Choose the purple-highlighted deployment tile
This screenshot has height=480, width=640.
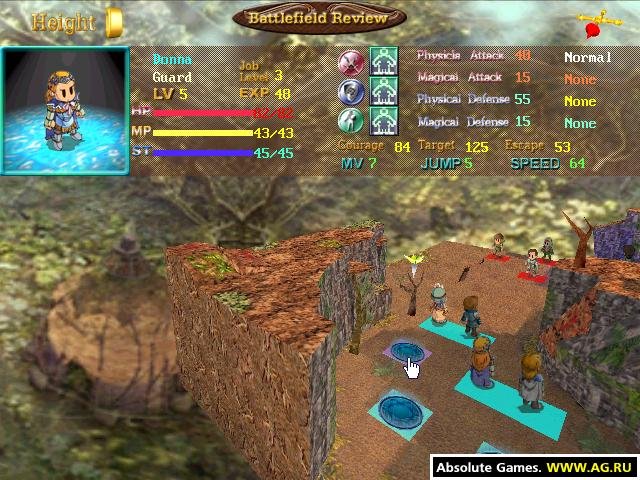point(406,352)
